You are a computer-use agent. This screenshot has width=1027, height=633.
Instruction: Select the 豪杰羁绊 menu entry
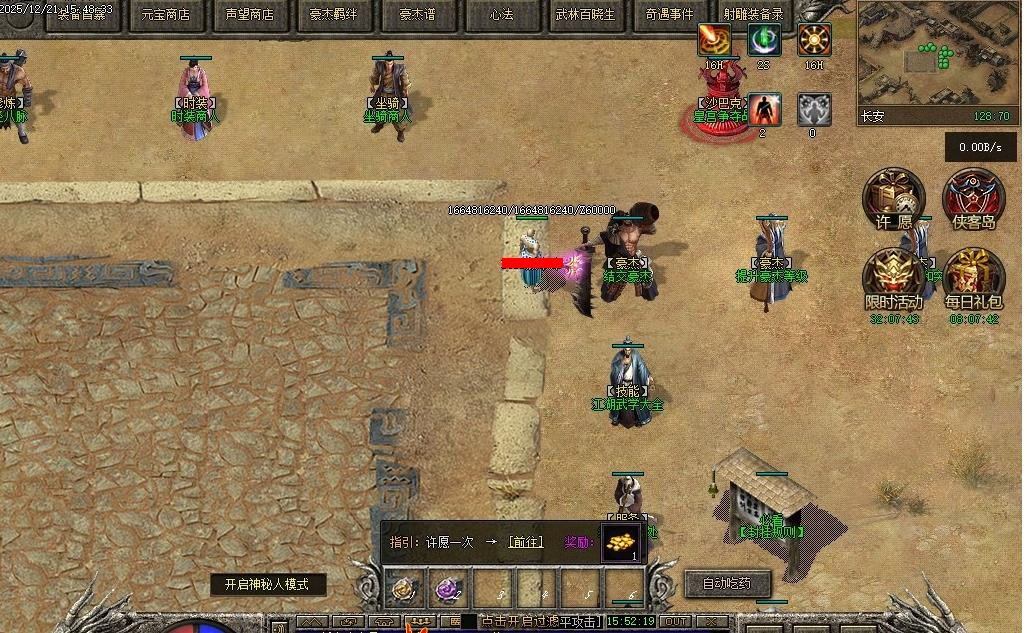coord(333,15)
